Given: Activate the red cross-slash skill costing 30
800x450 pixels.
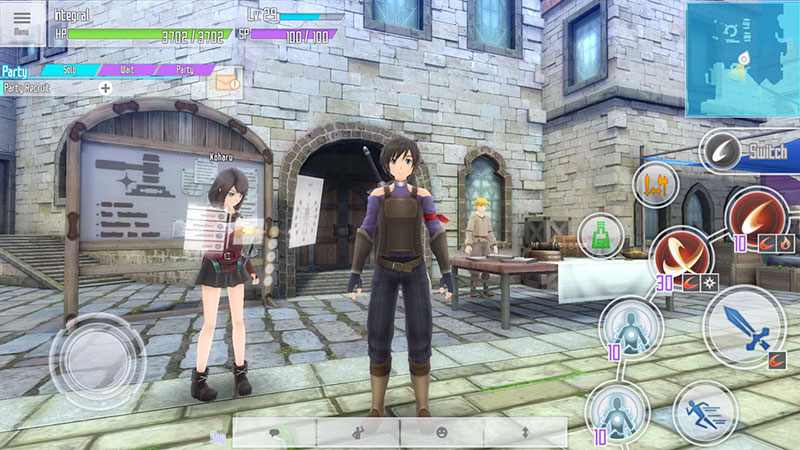Looking at the screenshot, I should pyautogui.click(x=680, y=257).
